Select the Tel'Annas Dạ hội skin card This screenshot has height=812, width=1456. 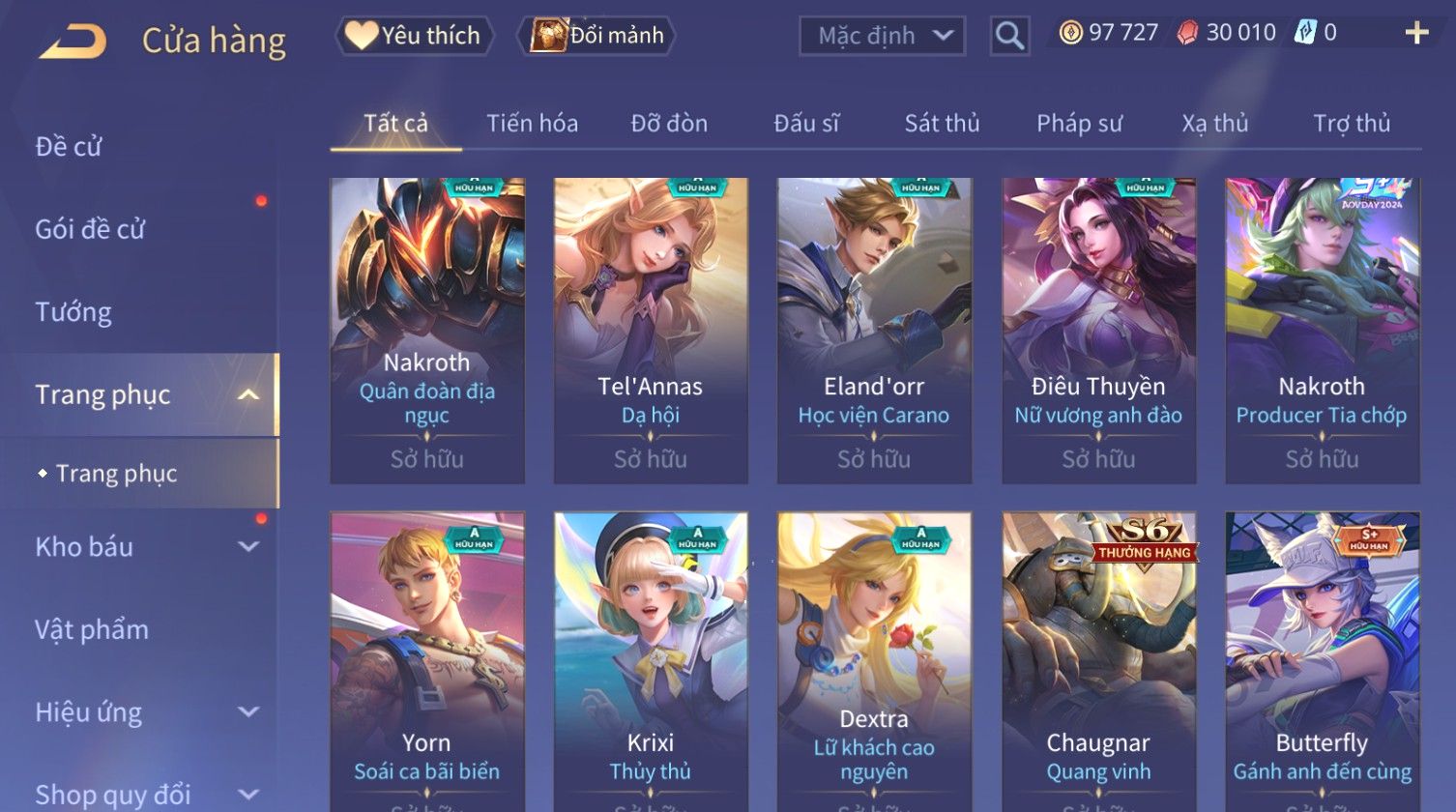(x=651, y=331)
